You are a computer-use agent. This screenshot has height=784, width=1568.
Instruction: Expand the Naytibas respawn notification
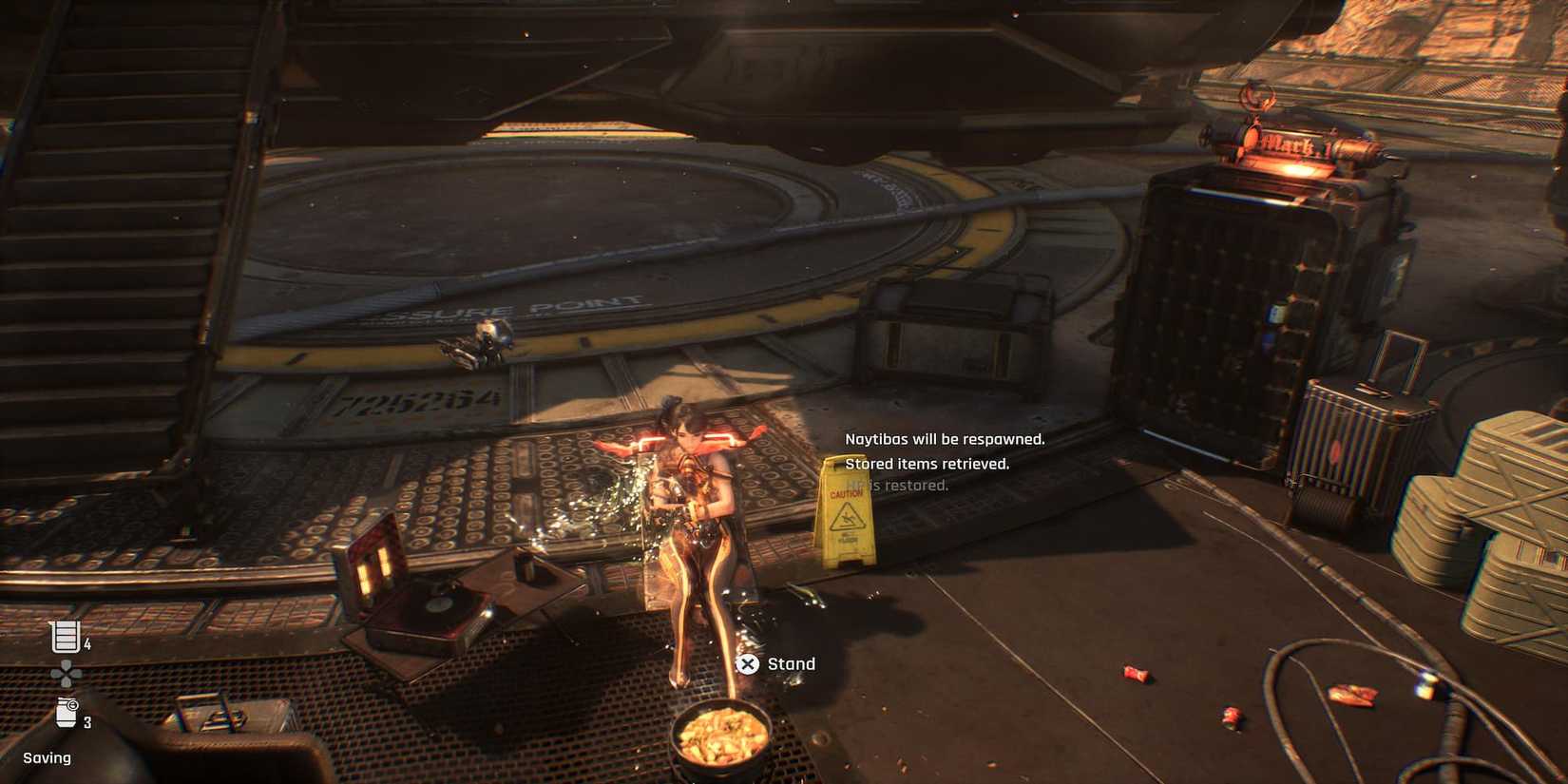tap(945, 439)
